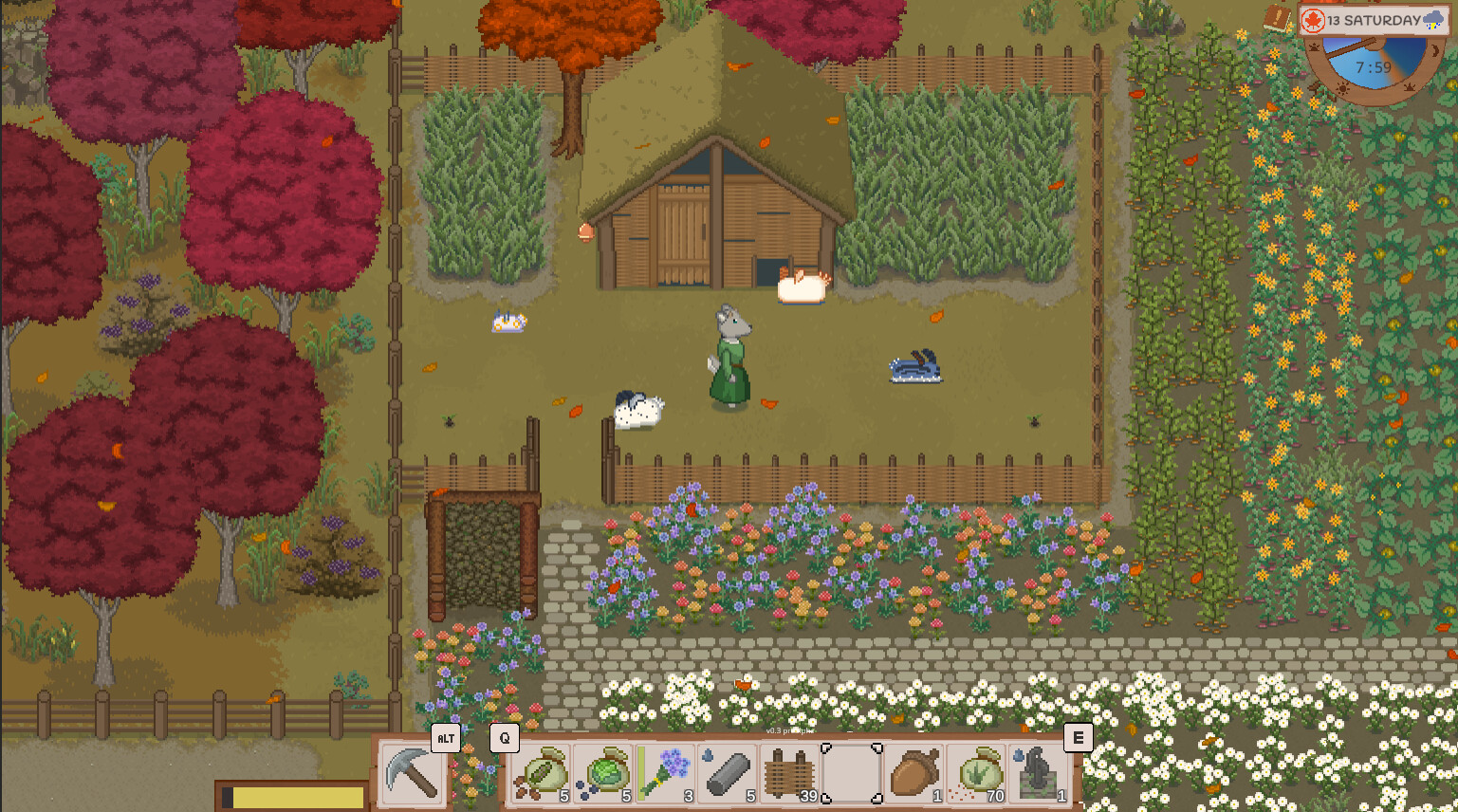Click the empty selected hotbar slot
1458x812 pixels.
850,773
